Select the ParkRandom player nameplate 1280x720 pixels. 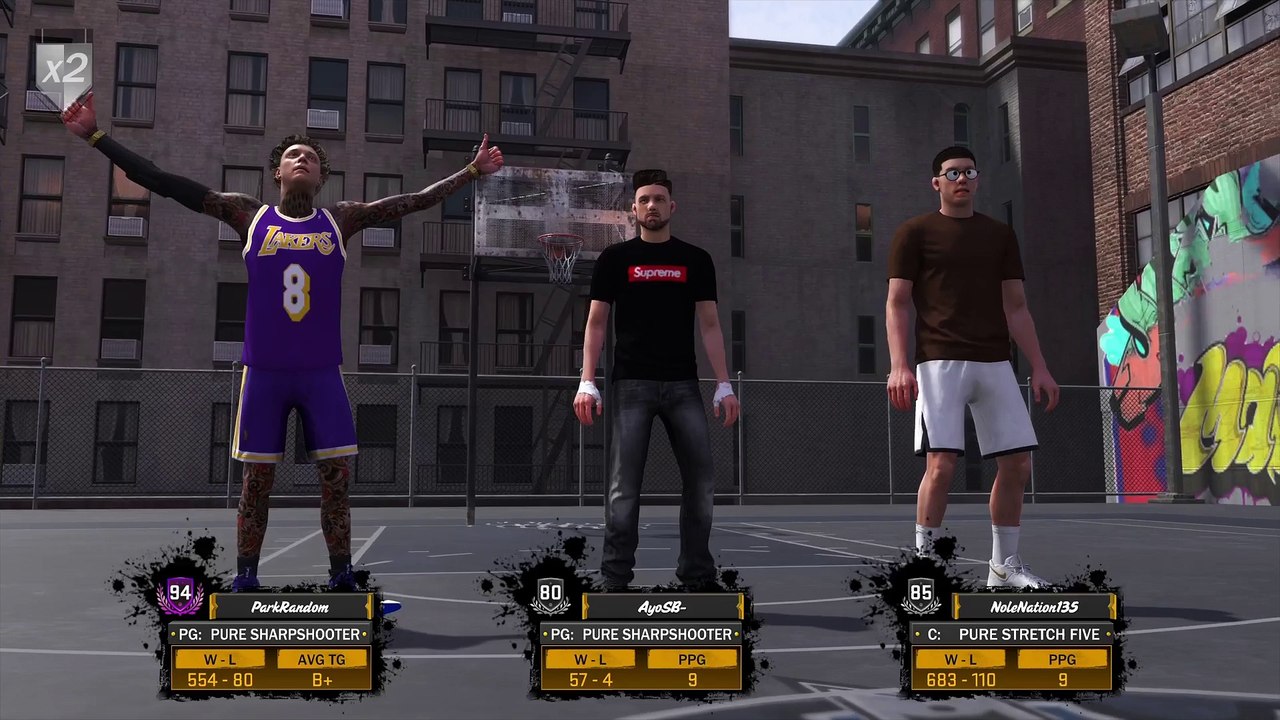coord(290,607)
